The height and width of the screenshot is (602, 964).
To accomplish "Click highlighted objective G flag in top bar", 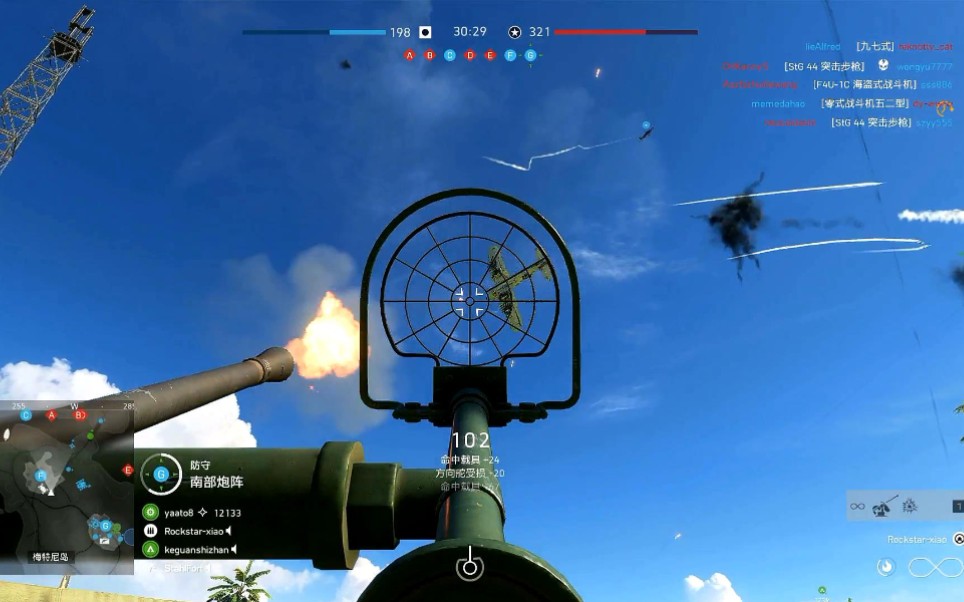I will (x=530, y=55).
